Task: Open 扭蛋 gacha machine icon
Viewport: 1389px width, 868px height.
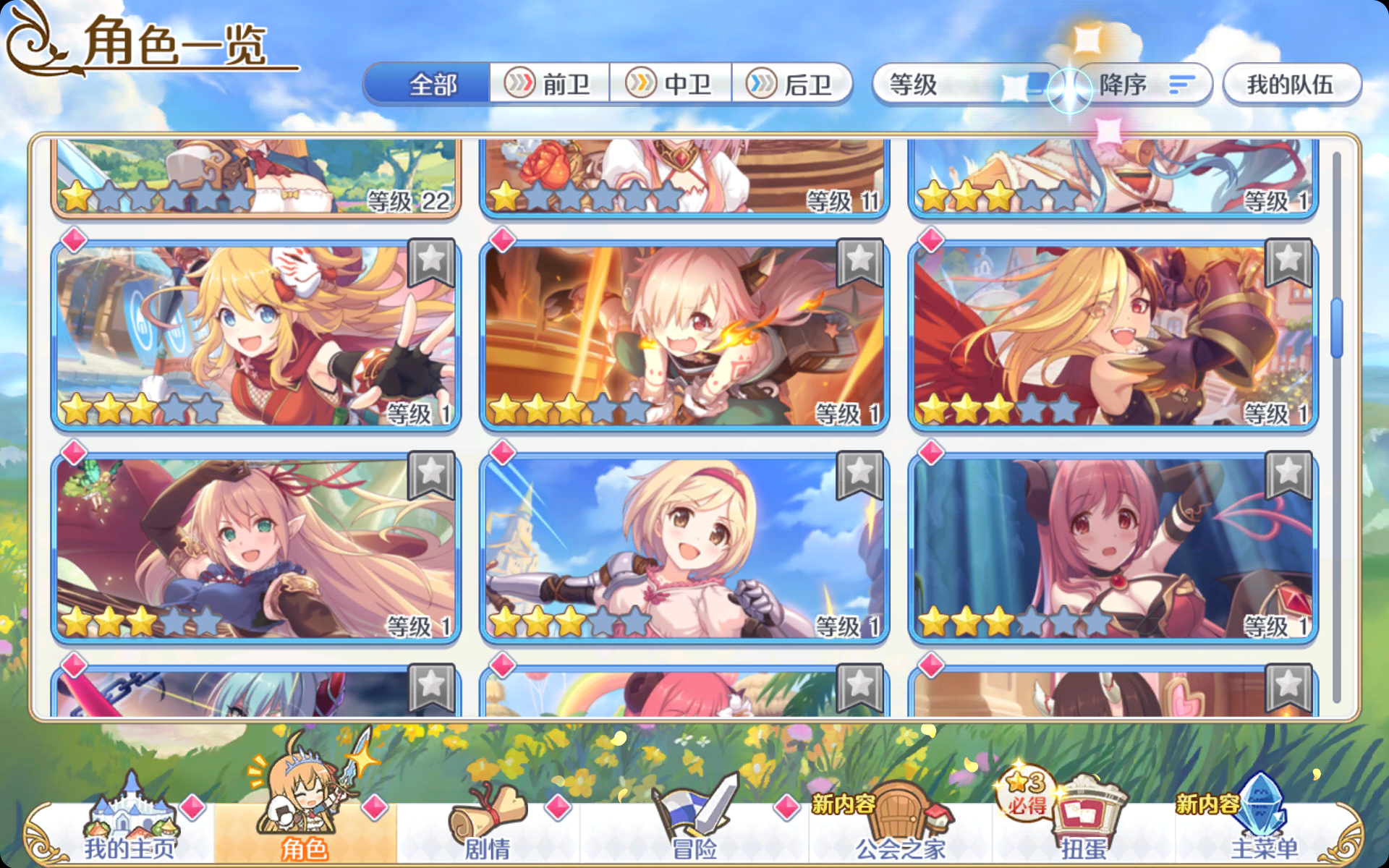Action: coord(1087,810)
